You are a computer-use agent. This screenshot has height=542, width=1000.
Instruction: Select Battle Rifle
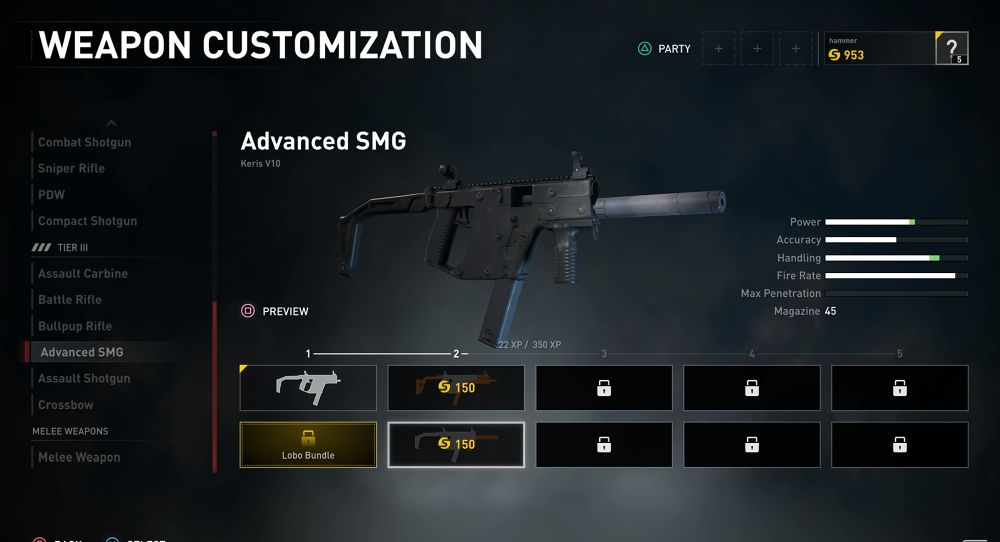tap(70, 299)
